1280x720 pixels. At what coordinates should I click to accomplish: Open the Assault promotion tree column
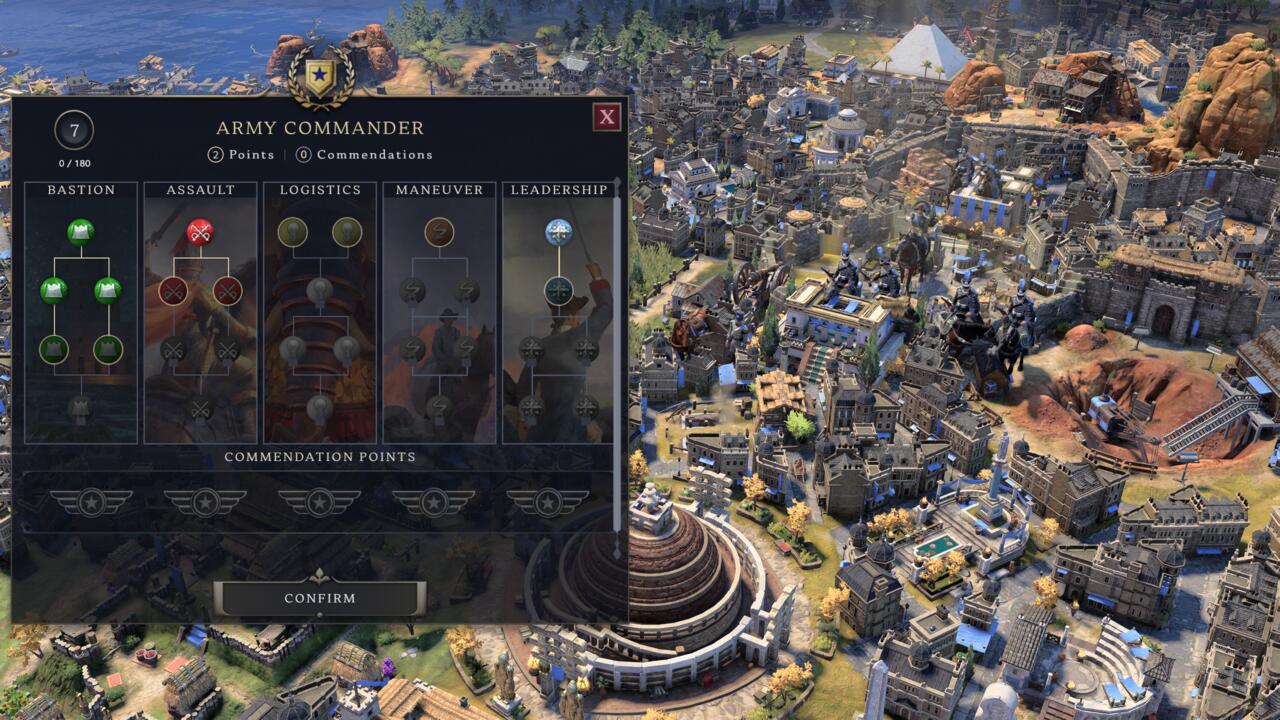[200, 189]
